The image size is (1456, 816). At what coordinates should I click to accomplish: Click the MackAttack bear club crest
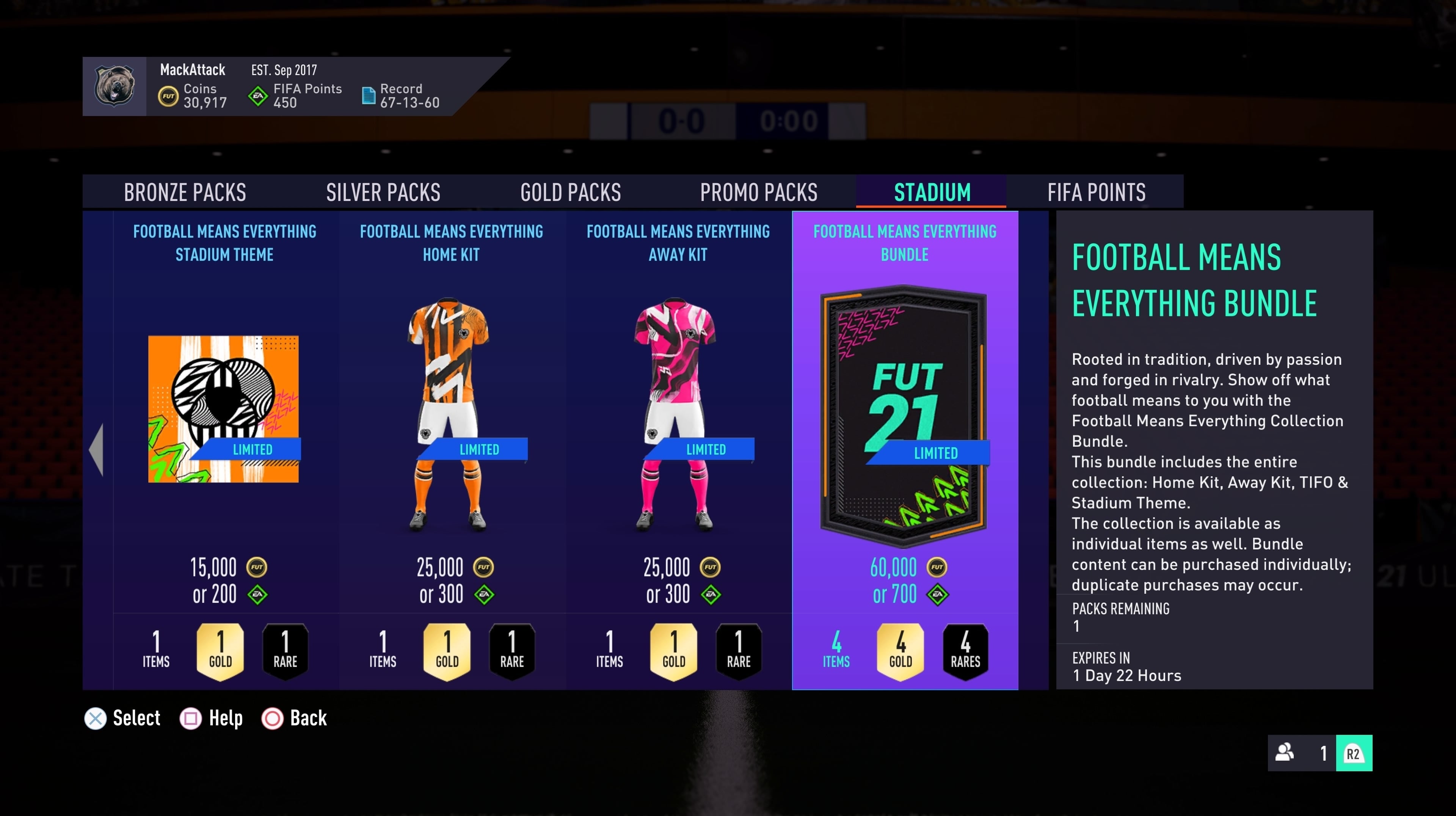coord(114,86)
